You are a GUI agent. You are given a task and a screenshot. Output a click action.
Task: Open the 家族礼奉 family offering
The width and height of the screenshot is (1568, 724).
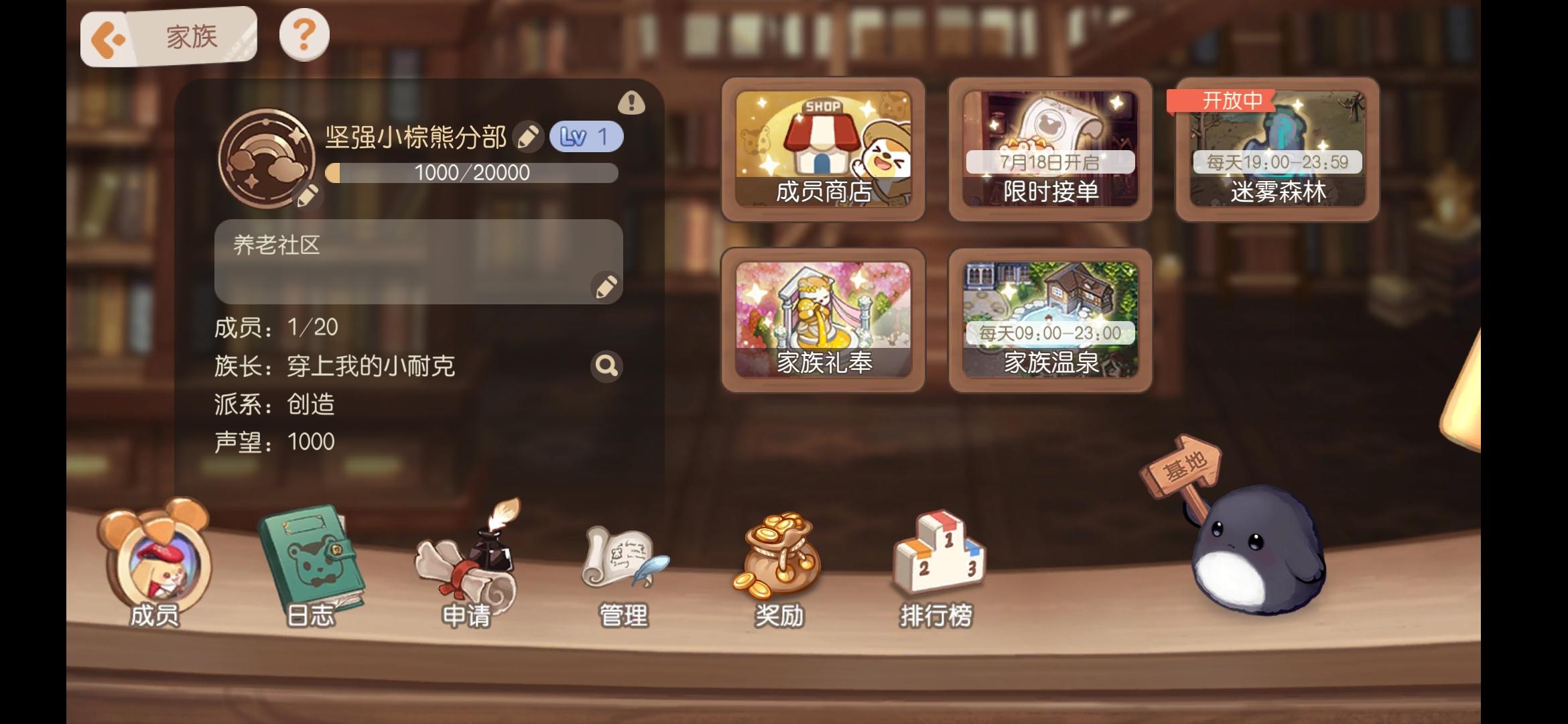point(824,318)
